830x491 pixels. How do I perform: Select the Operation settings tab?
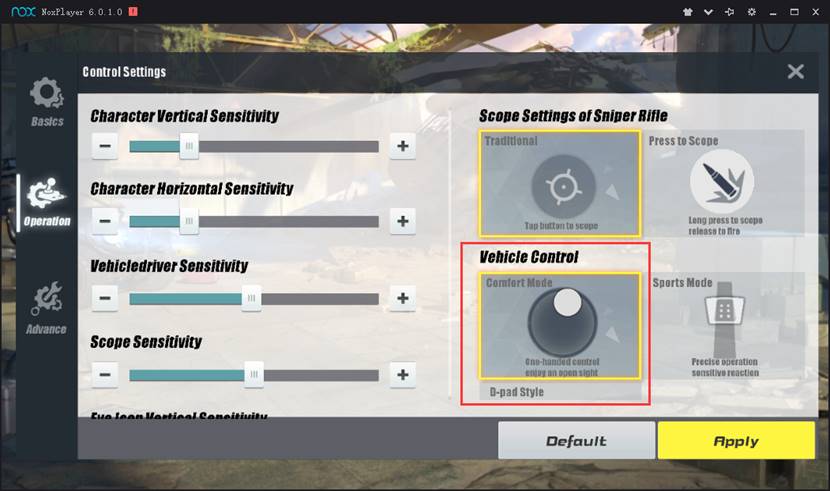click(47, 203)
